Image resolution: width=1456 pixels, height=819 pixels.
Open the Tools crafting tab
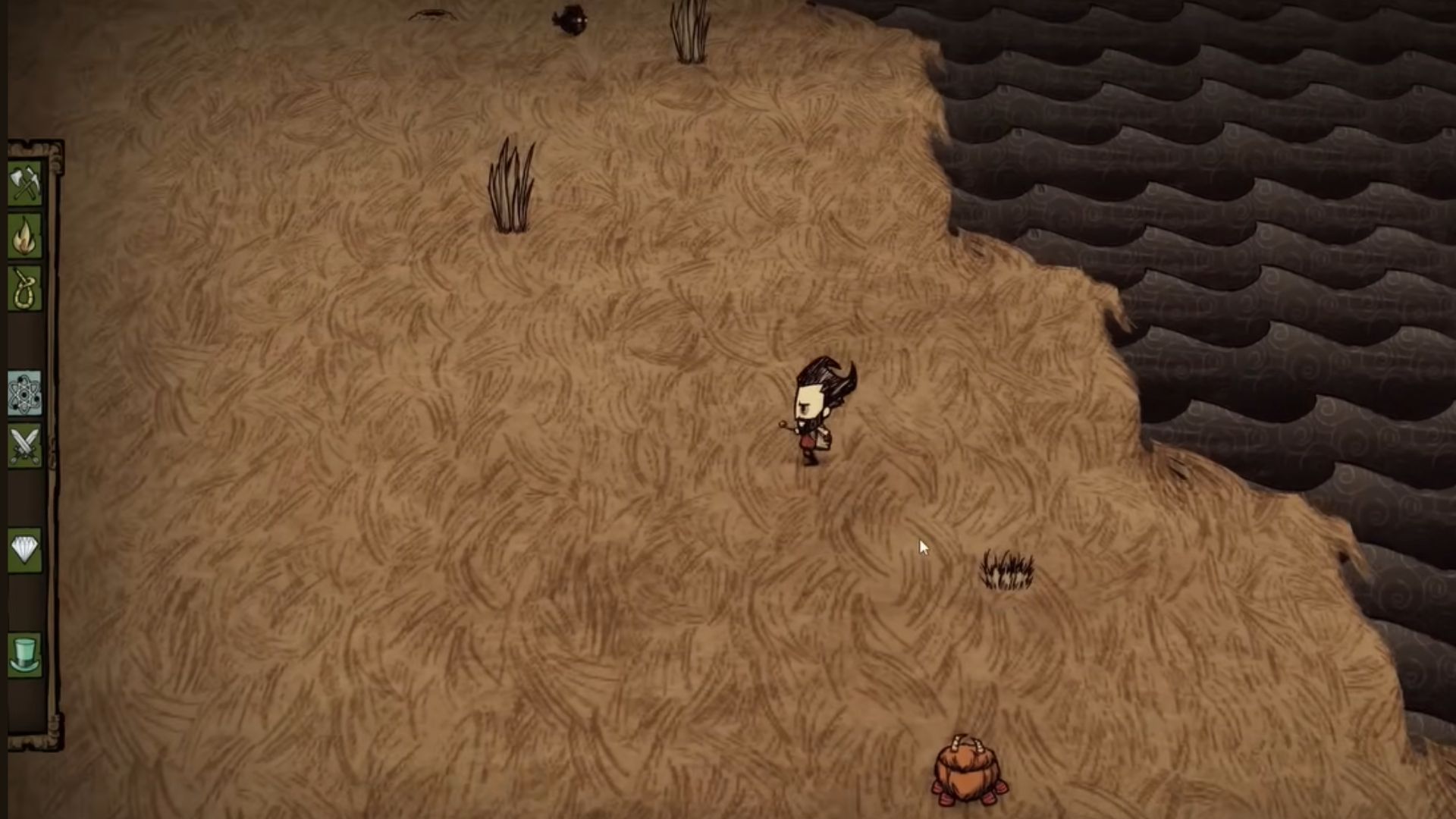[x=24, y=184]
